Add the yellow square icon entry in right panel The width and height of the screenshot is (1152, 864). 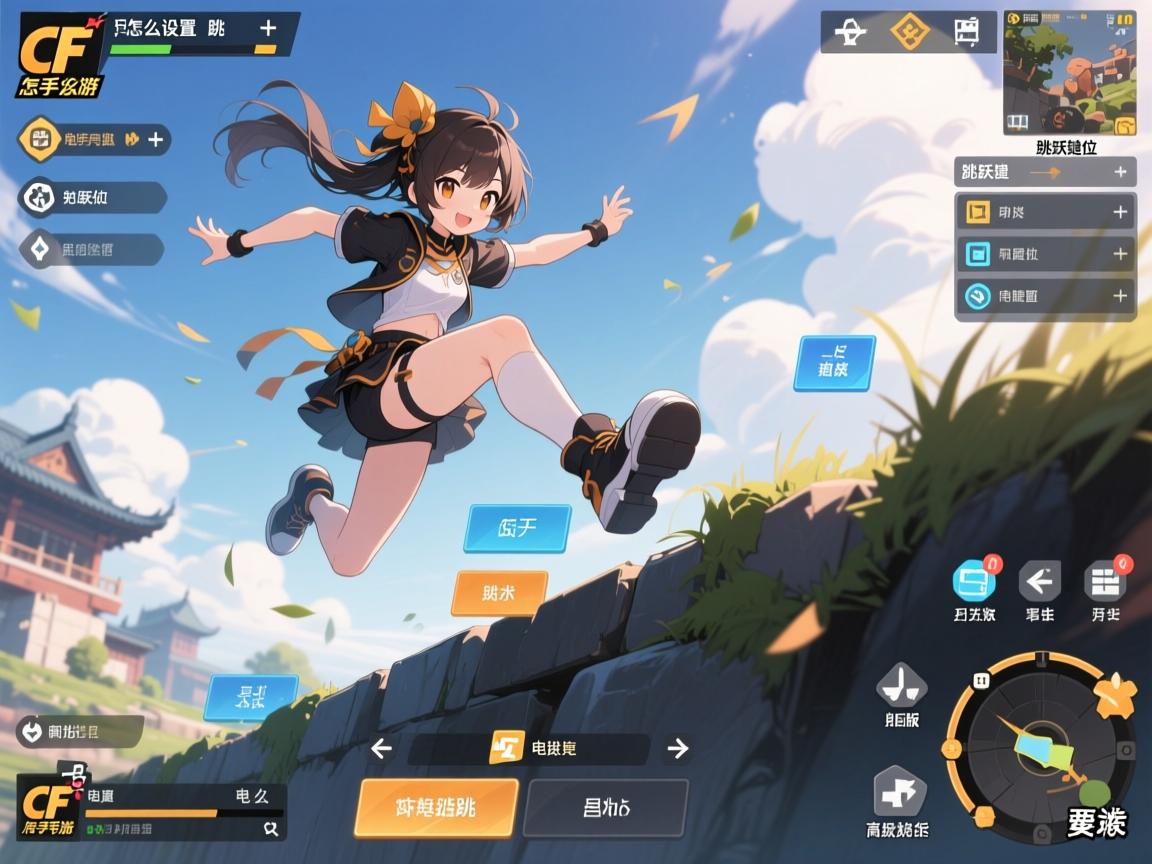pyautogui.click(x=1120, y=212)
